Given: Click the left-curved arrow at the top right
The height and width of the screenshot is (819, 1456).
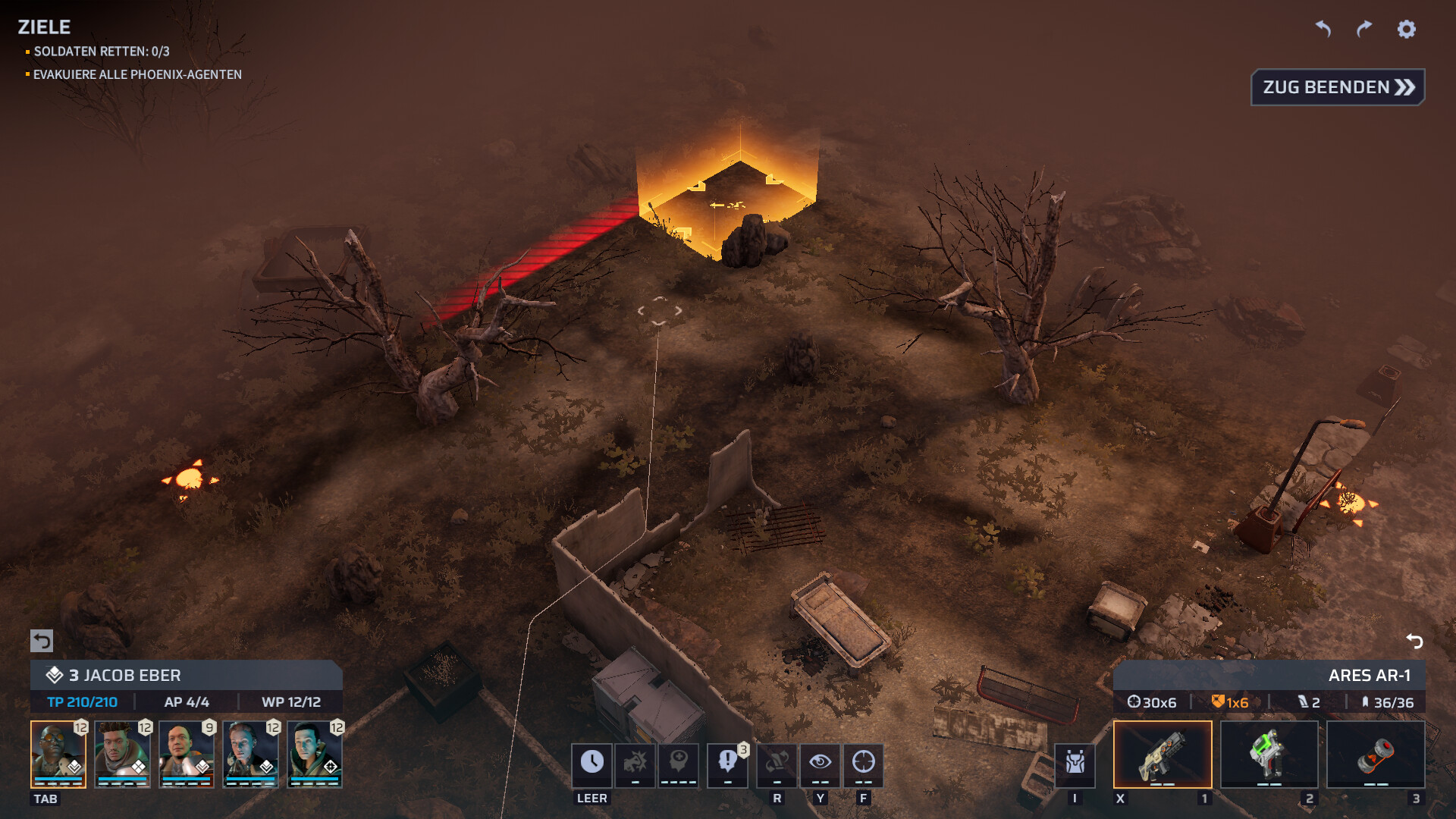Looking at the screenshot, I should pyautogui.click(x=1323, y=29).
